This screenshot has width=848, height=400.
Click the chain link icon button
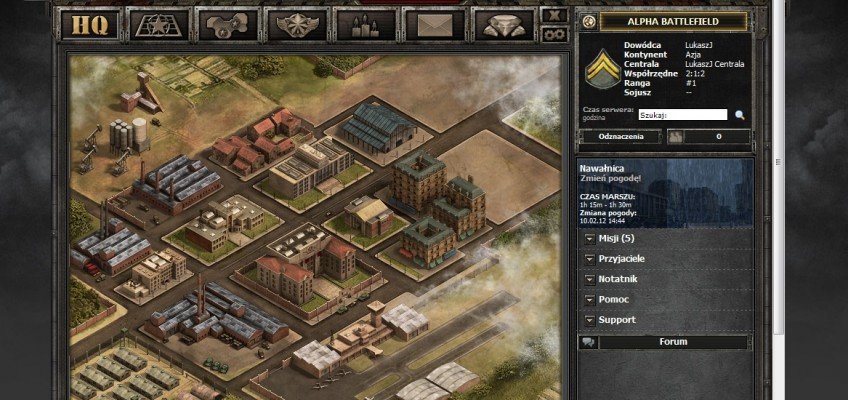[x=554, y=34]
